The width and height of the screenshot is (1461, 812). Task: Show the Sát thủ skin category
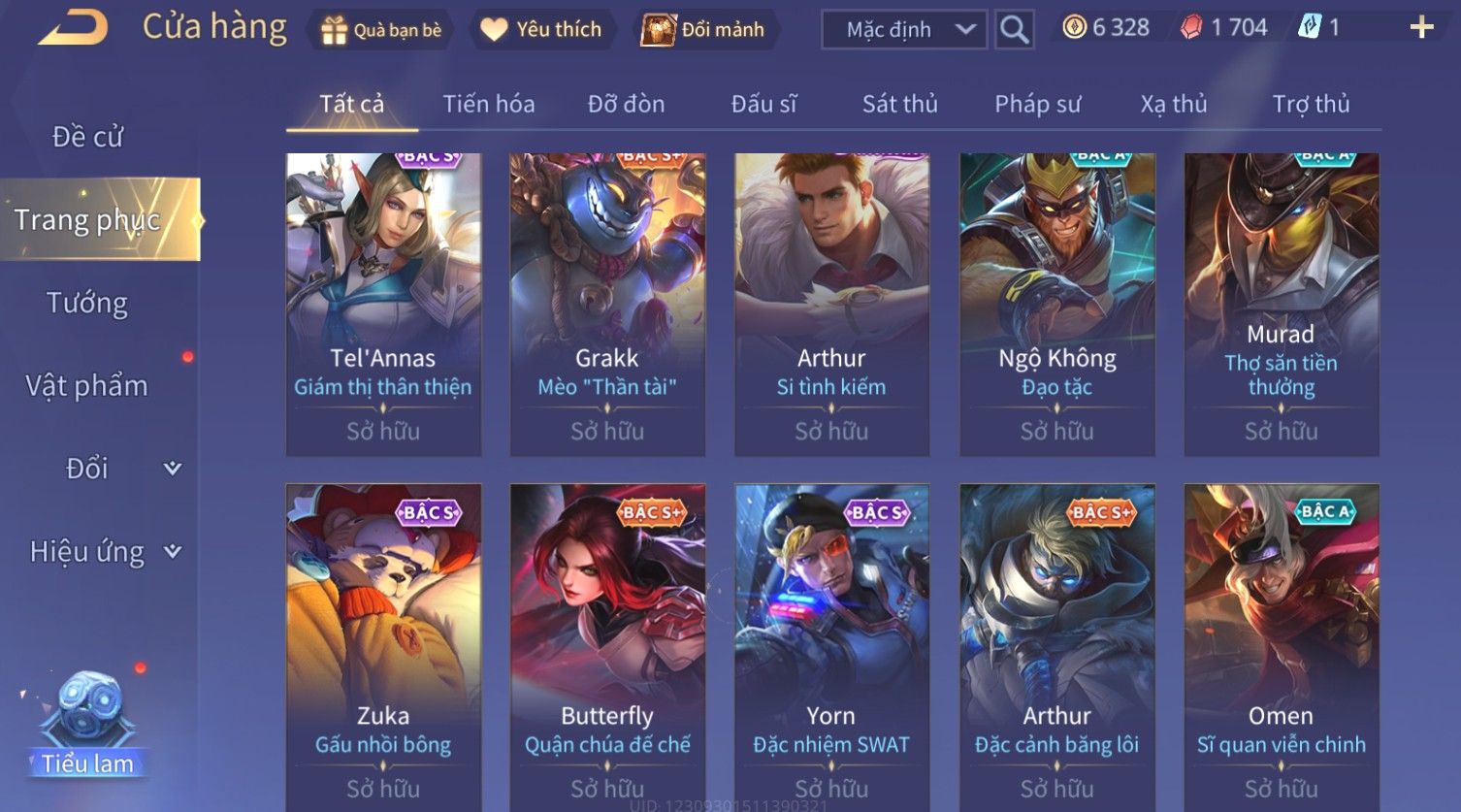click(899, 104)
